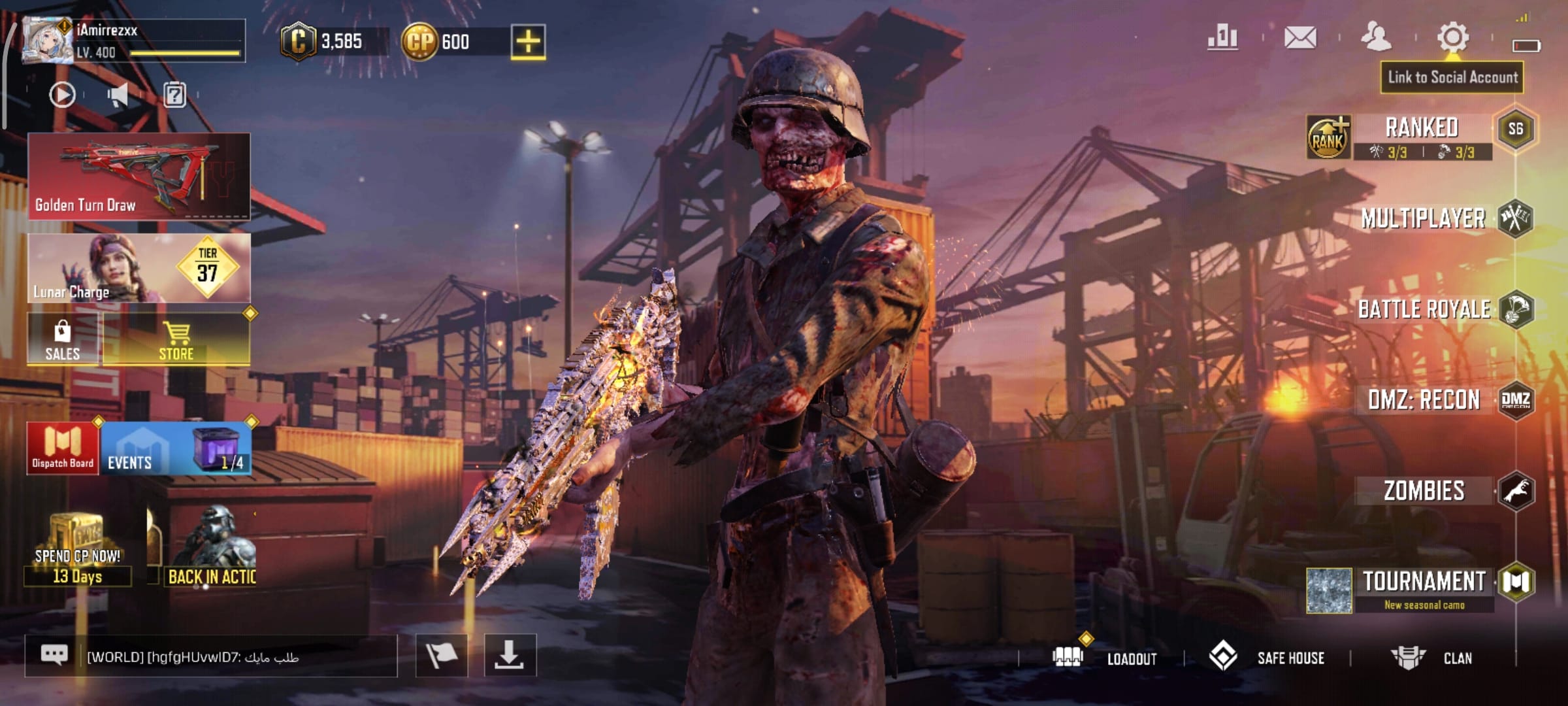The height and width of the screenshot is (706, 1568).
Task: View the Lunar Charge battle pass
Action: 139,268
